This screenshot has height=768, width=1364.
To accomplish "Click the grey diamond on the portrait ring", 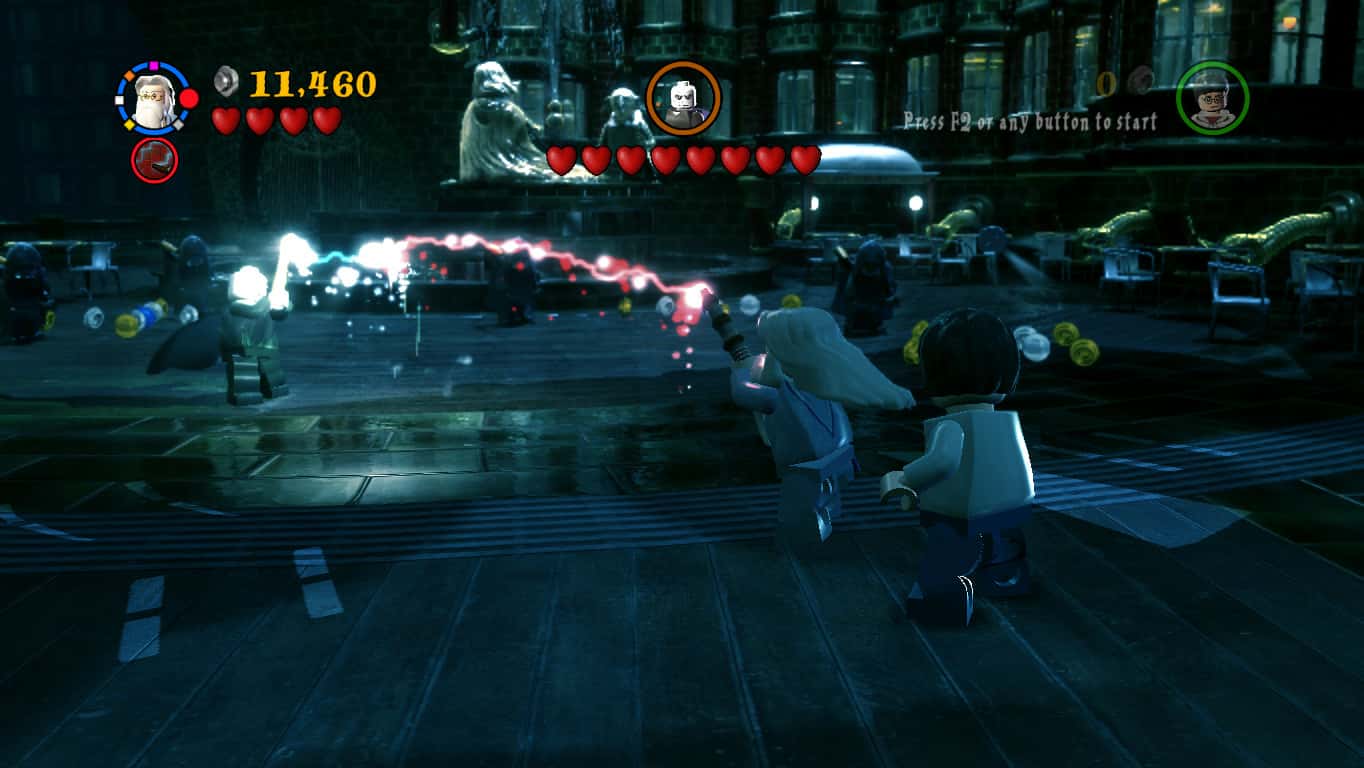I will [x=178, y=124].
